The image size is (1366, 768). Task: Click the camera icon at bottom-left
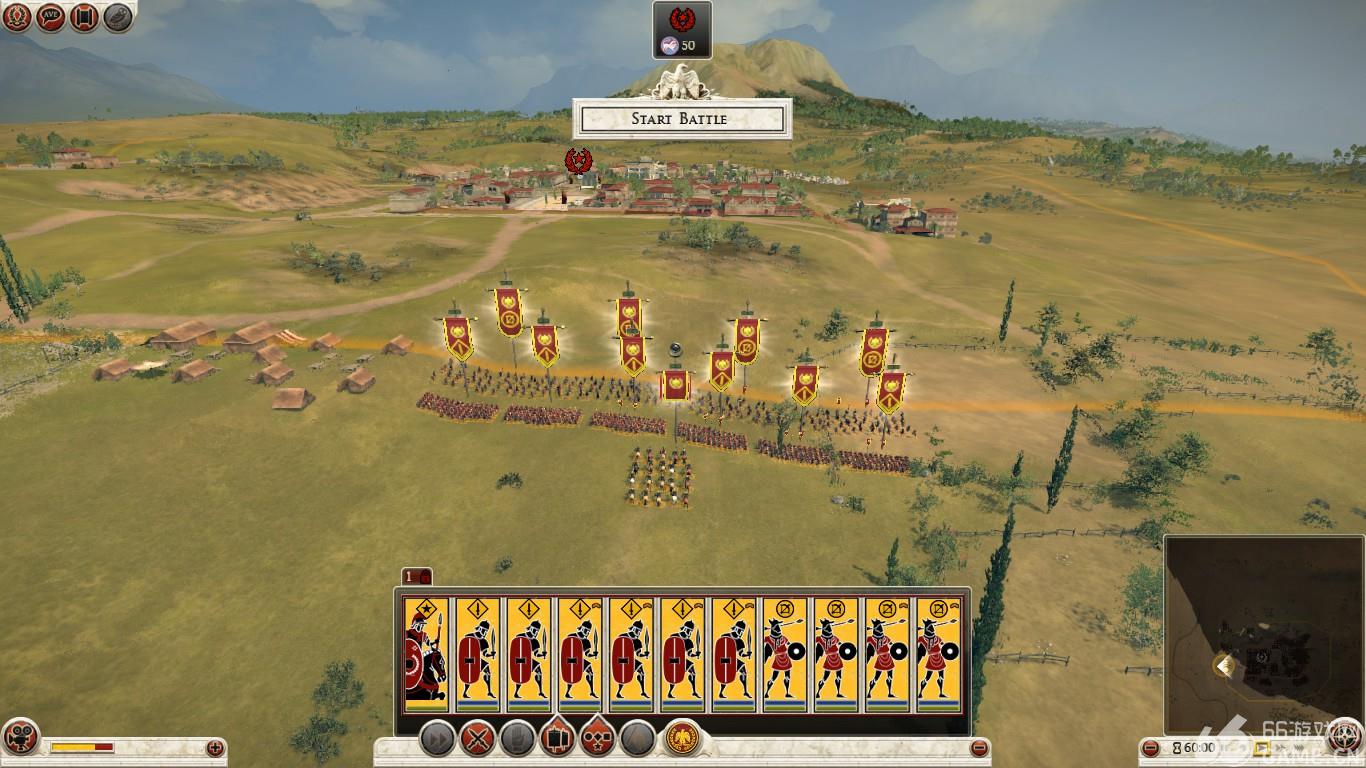(x=19, y=737)
